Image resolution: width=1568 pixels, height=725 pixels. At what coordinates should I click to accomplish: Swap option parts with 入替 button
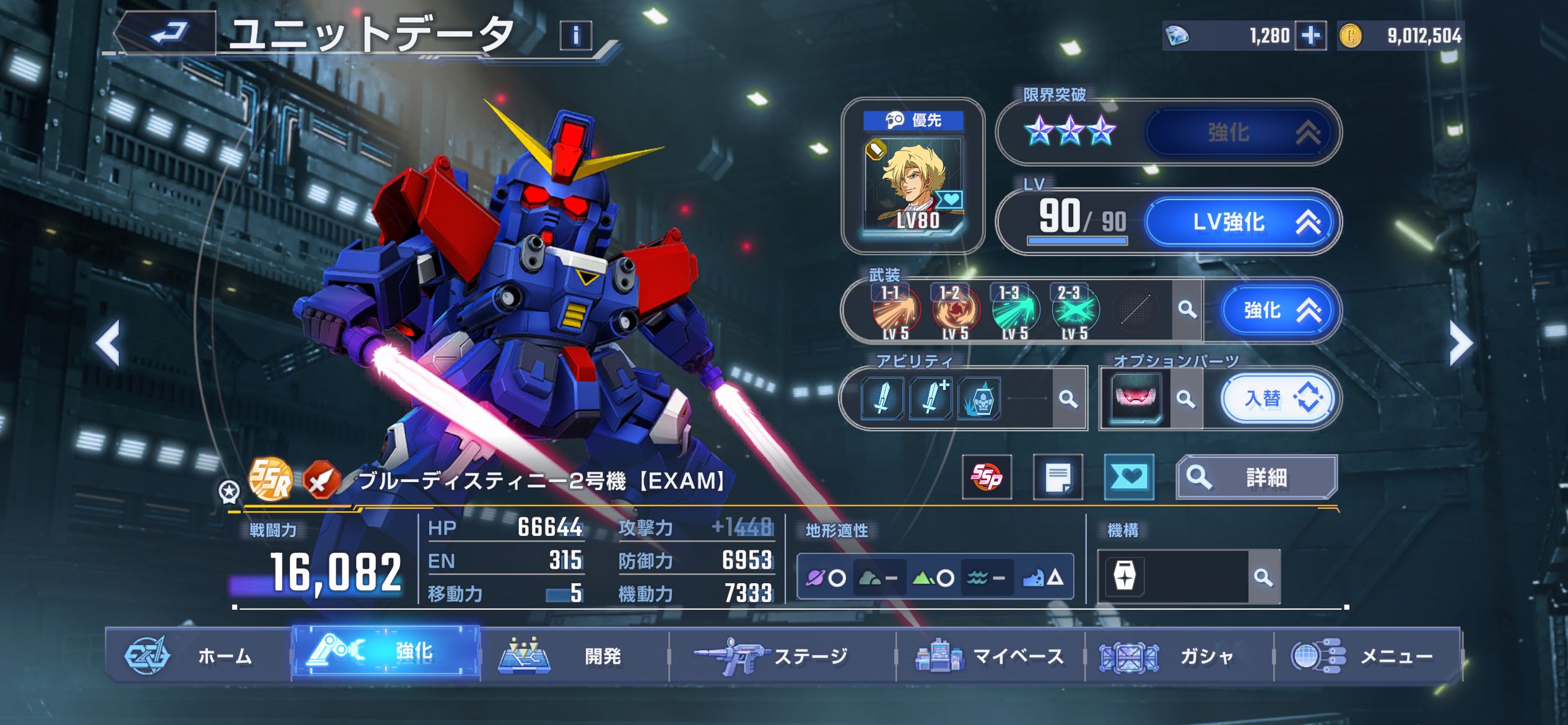[1278, 398]
